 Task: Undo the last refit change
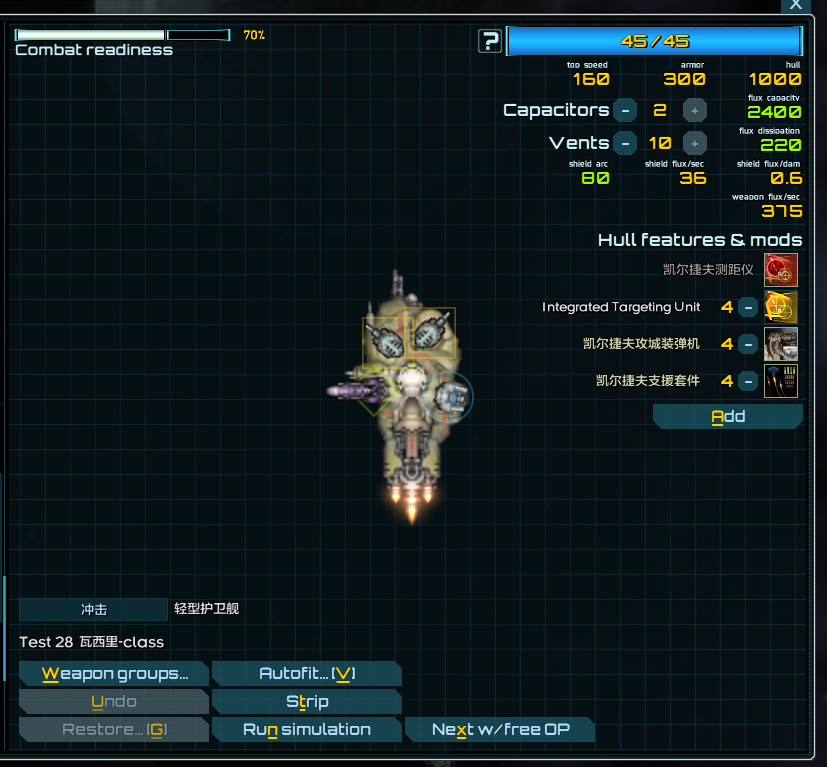pos(114,702)
